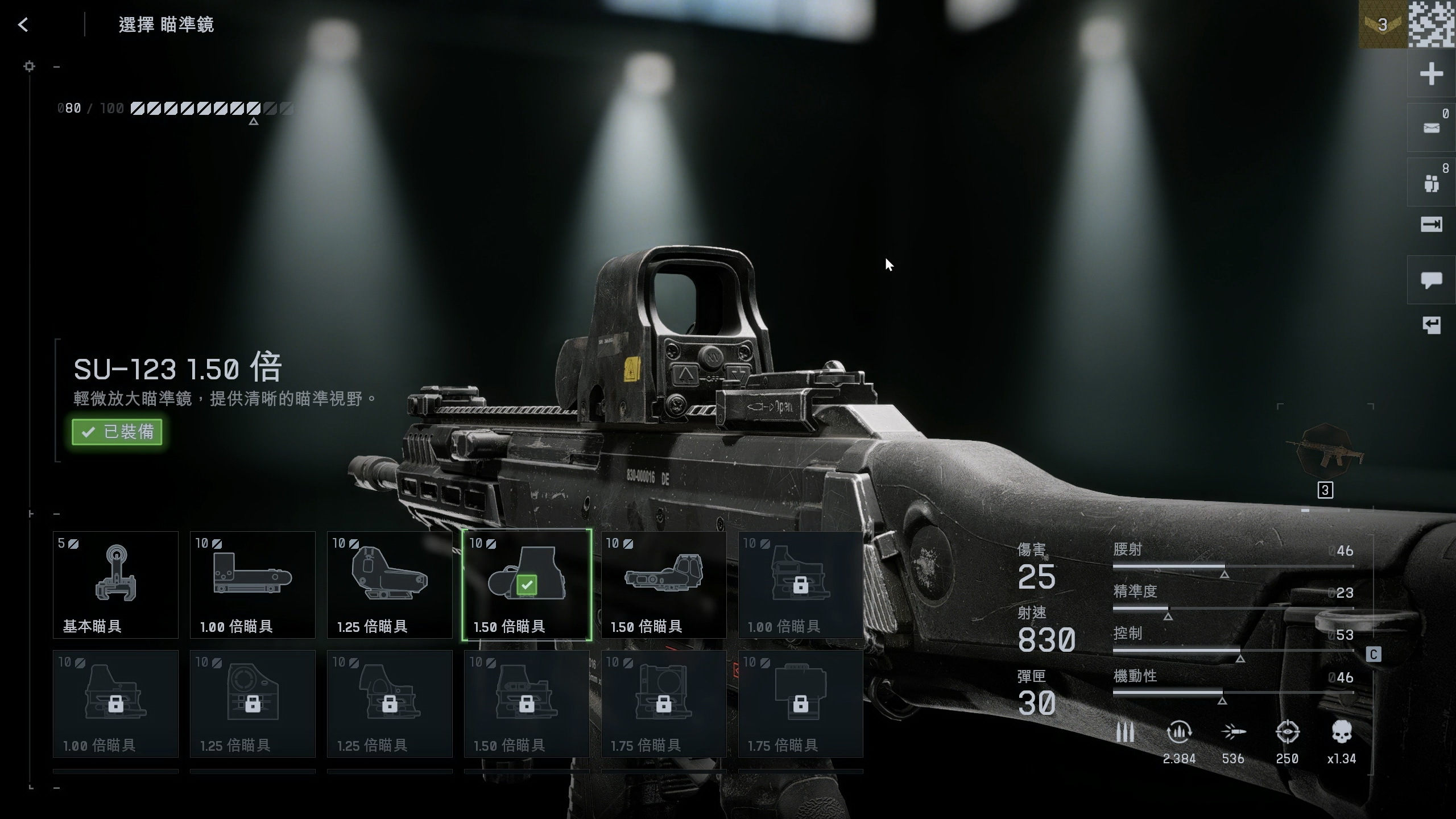Select the equipped 1.50 倍瞄具 with green checkmark

coord(527,585)
